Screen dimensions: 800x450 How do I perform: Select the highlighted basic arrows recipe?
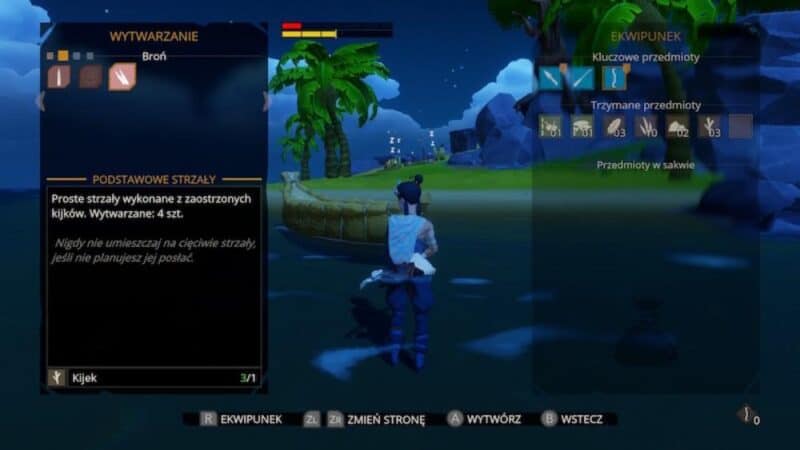click(x=122, y=77)
